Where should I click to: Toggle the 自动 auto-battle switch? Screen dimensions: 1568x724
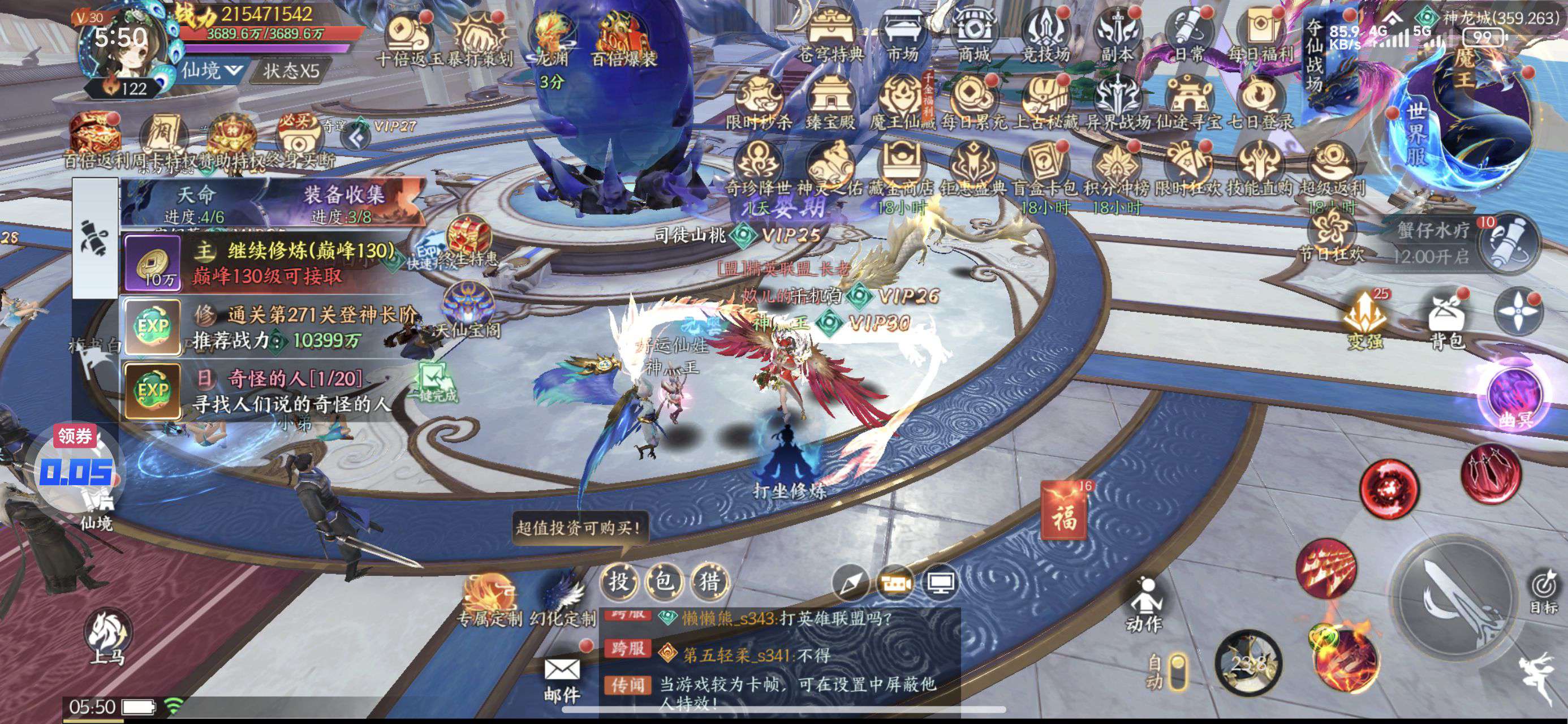(1178, 671)
